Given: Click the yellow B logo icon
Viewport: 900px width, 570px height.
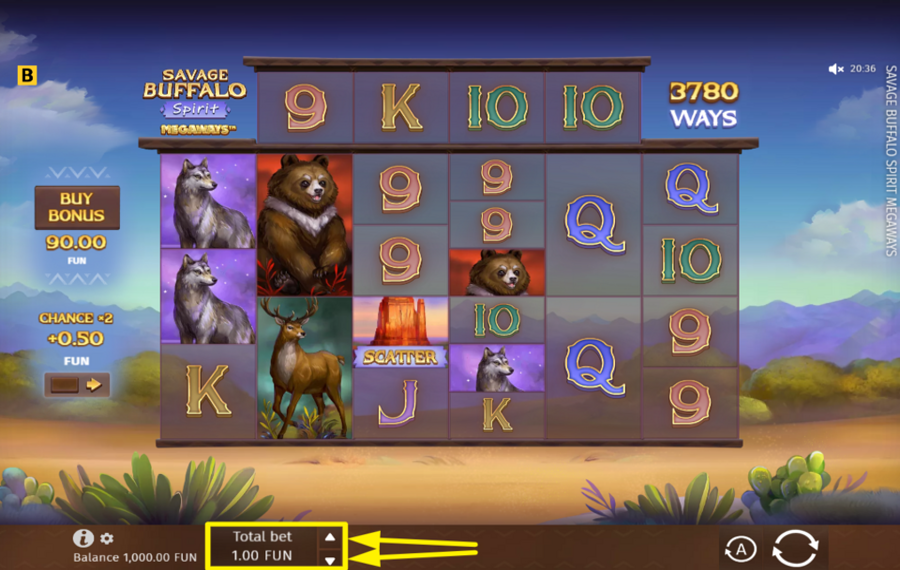Looking at the screenshot, I should 27,75.
